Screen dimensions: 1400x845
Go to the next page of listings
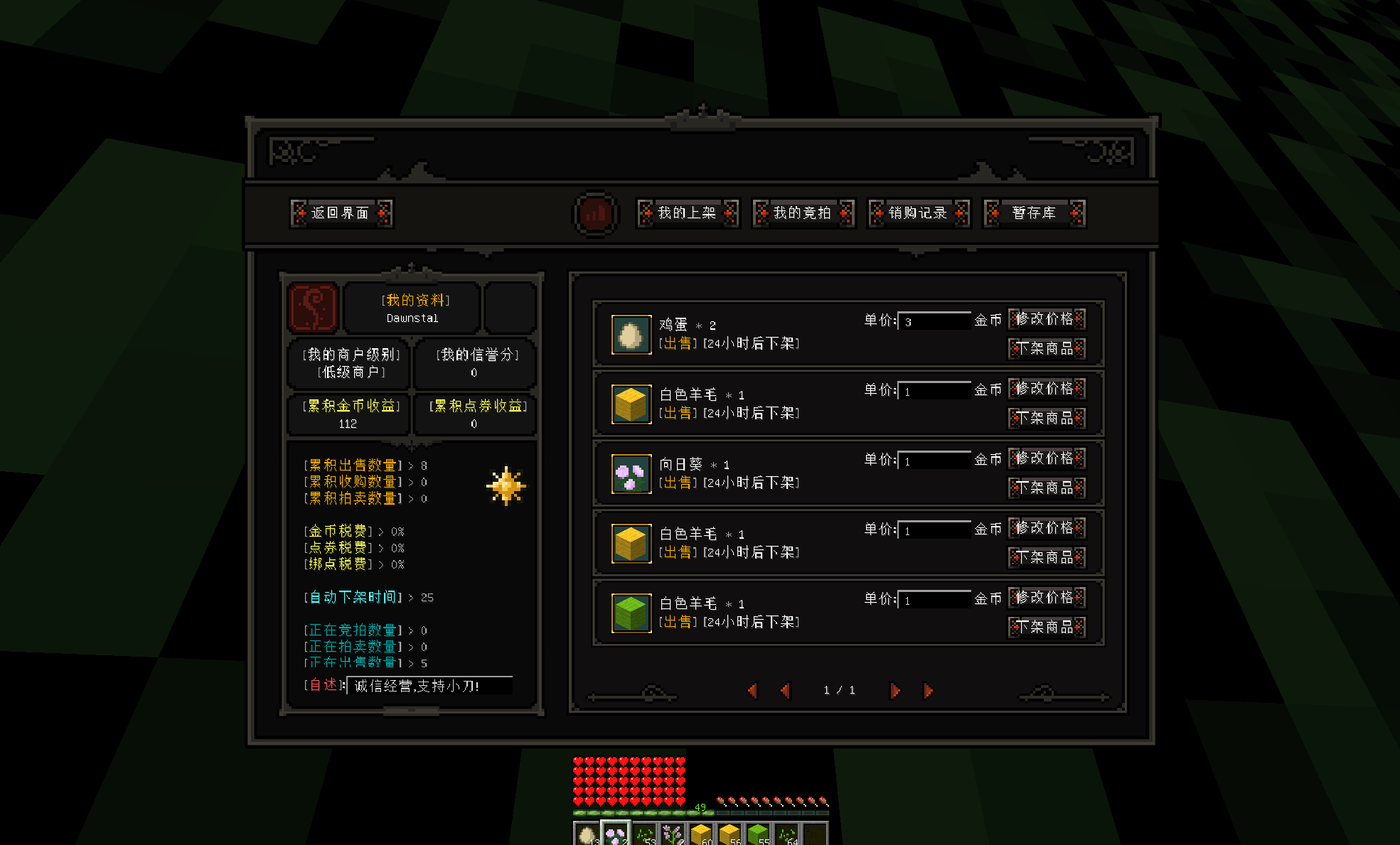coord(894,690)
